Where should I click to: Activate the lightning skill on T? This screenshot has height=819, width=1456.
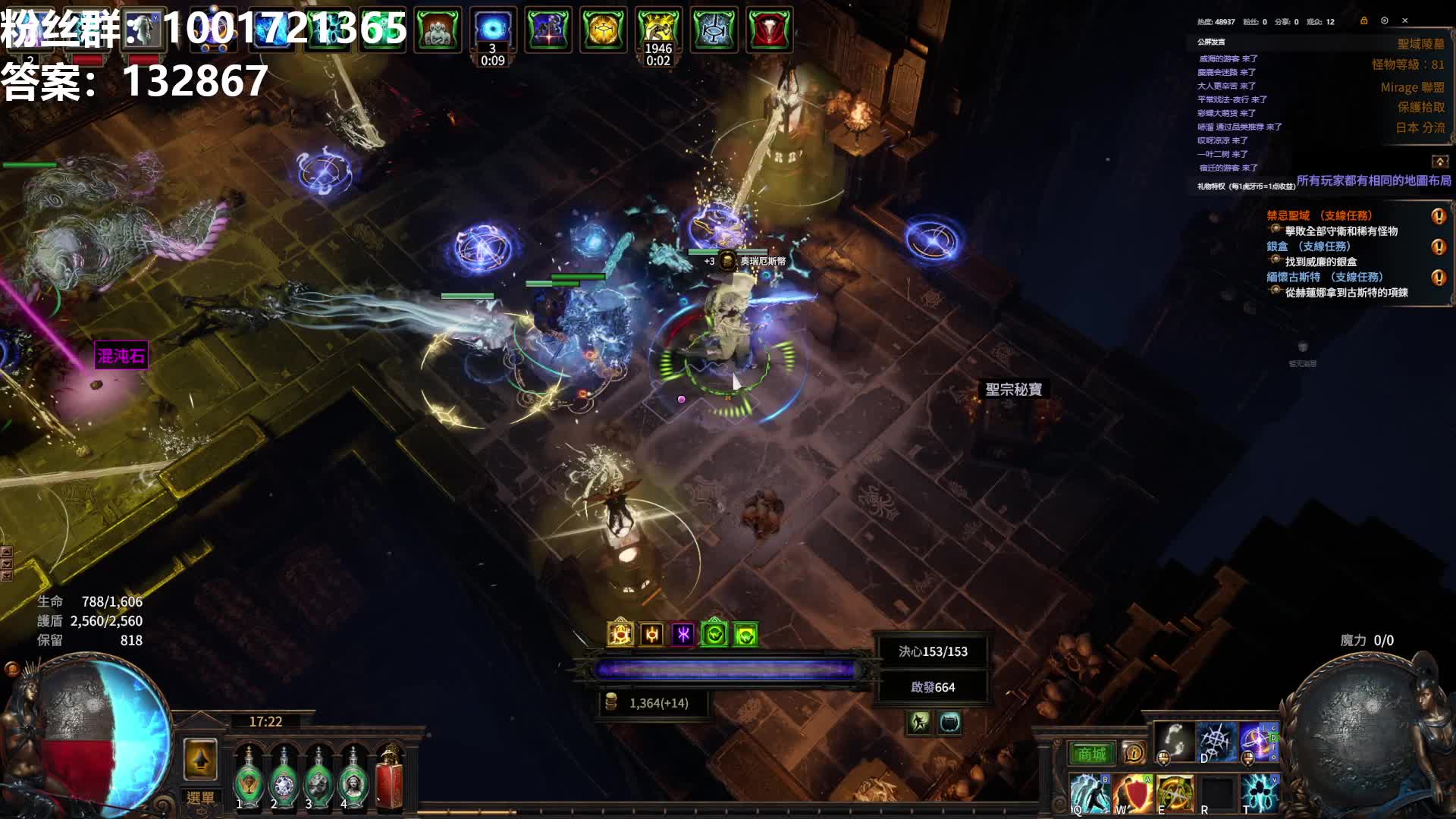tap(1260, 794)
